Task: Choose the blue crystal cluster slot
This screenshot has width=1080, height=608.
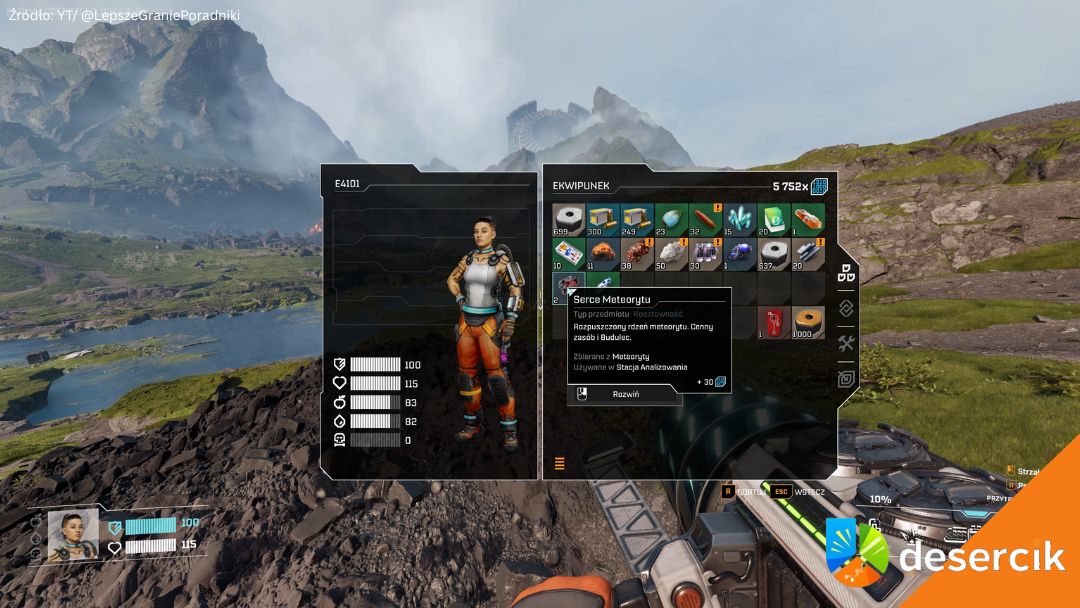Action: 739,219
